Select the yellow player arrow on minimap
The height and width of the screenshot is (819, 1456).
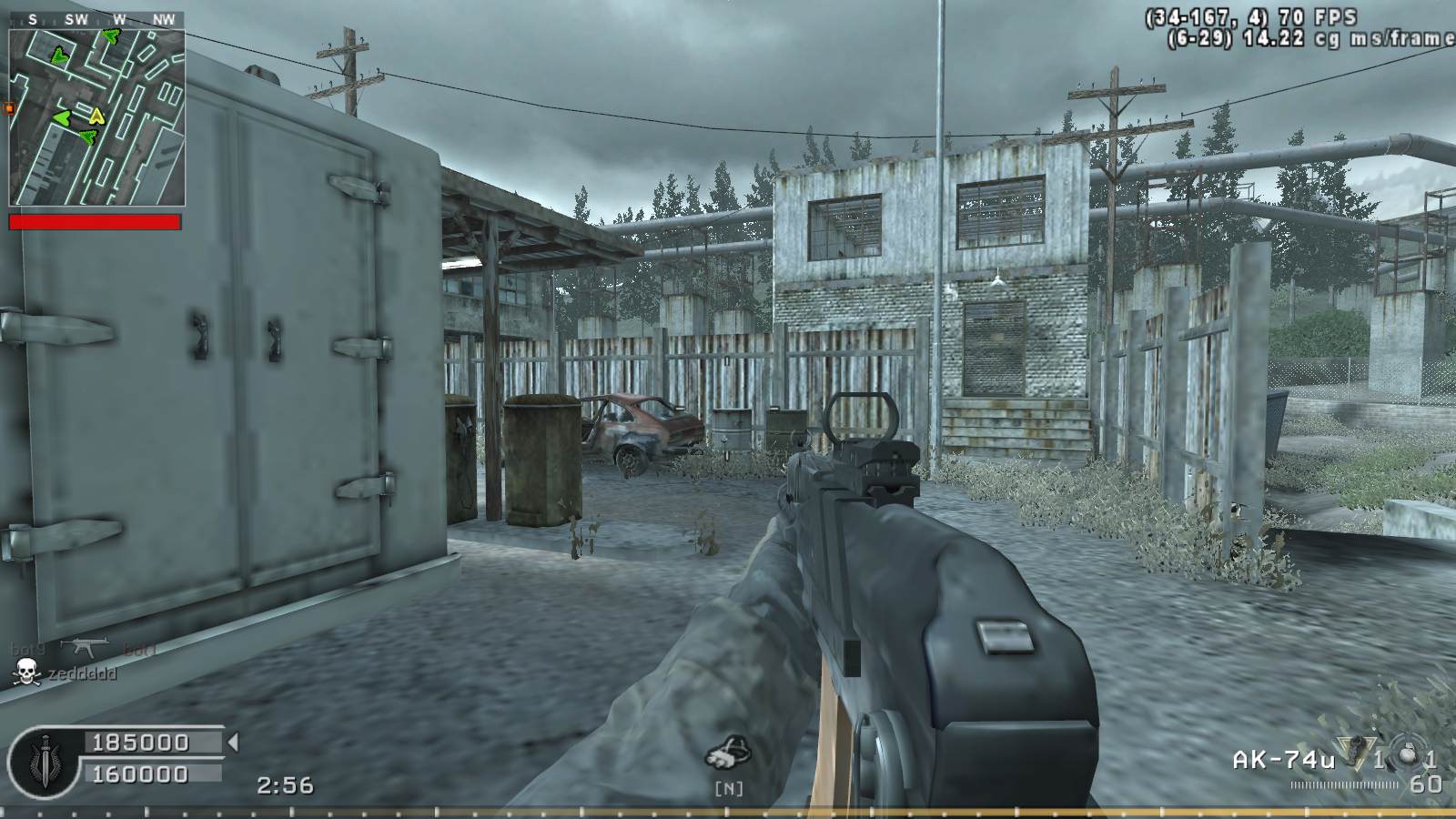[x=96, y=116]
